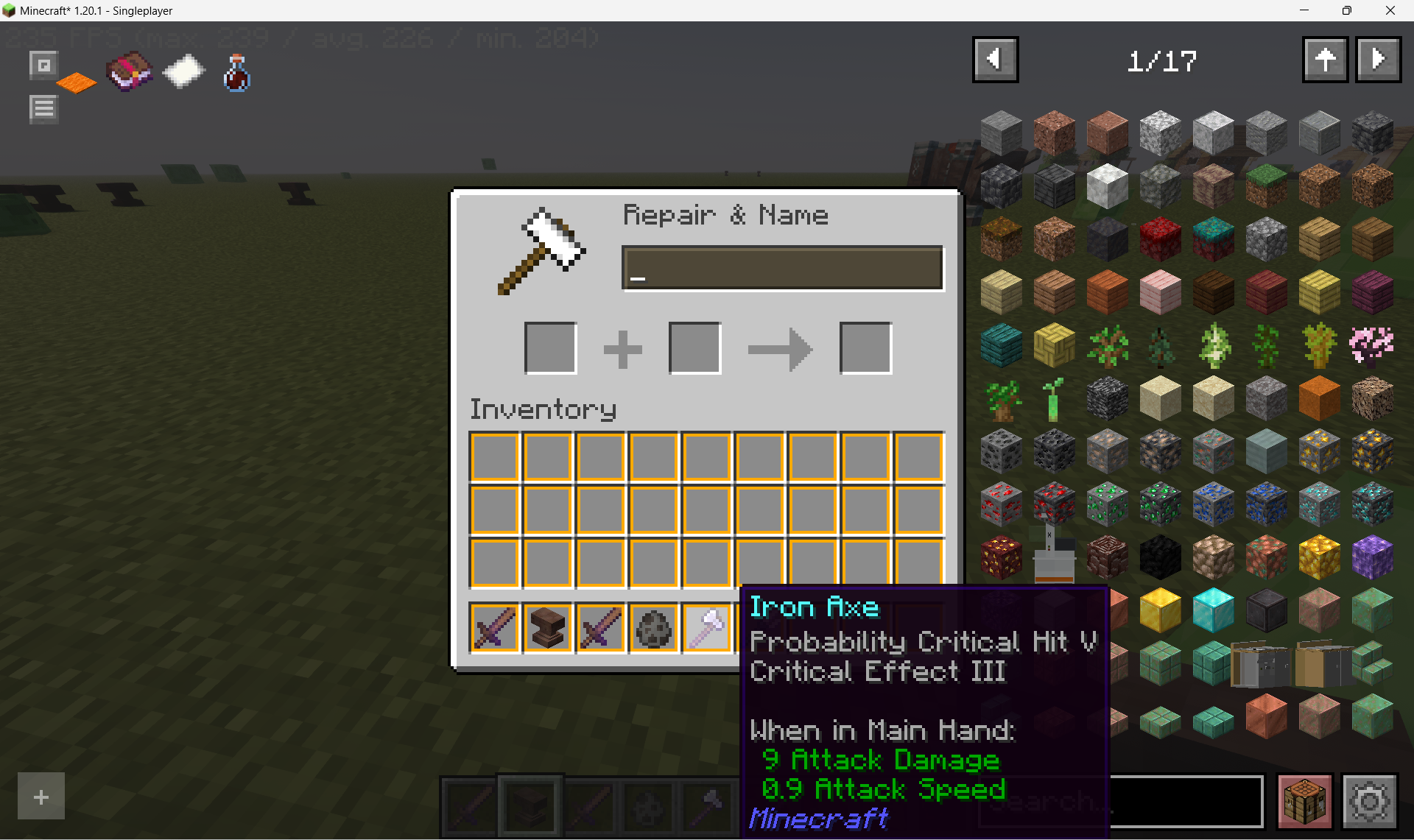The width and height of the screenshot is (1414, 840).
Task: Go back to the previous item list page
Action: click(x=995, y=60)
